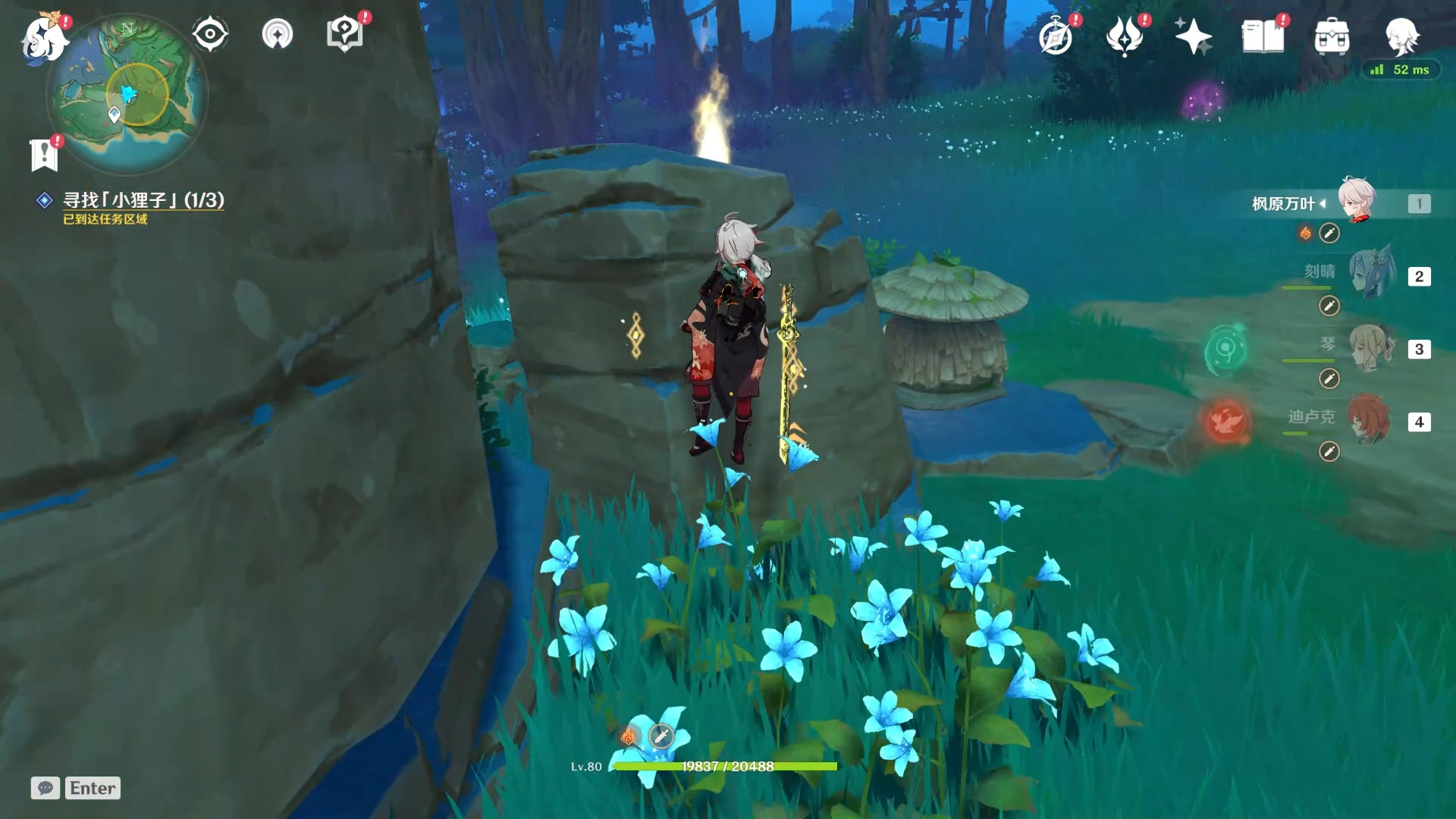Open the tutorial hints icon with question mark
The width and height of the screenshot is (1456, 819).
(344, 34)
